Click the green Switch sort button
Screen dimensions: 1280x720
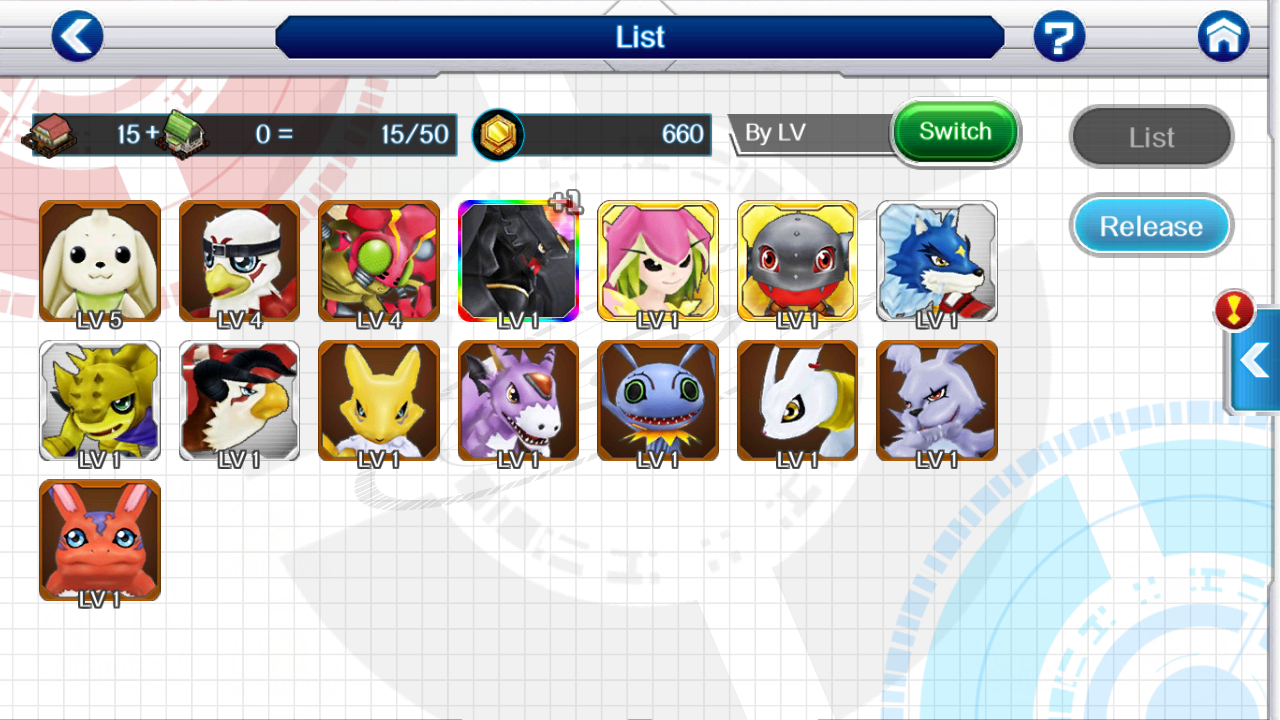point(955,132)
